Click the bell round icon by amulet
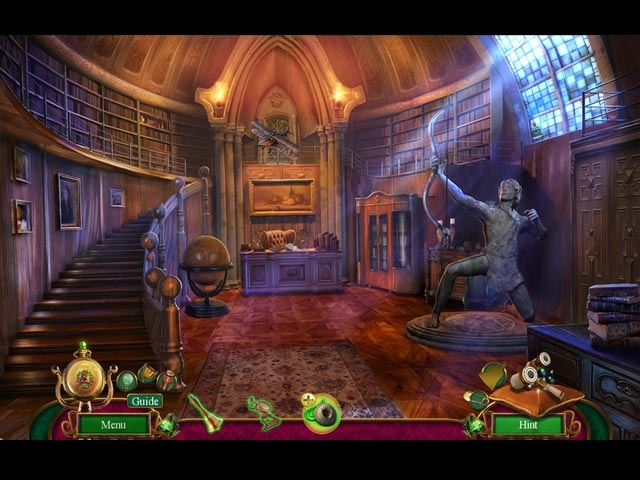This screenshot has width=640, height=480. coord(148,374)
